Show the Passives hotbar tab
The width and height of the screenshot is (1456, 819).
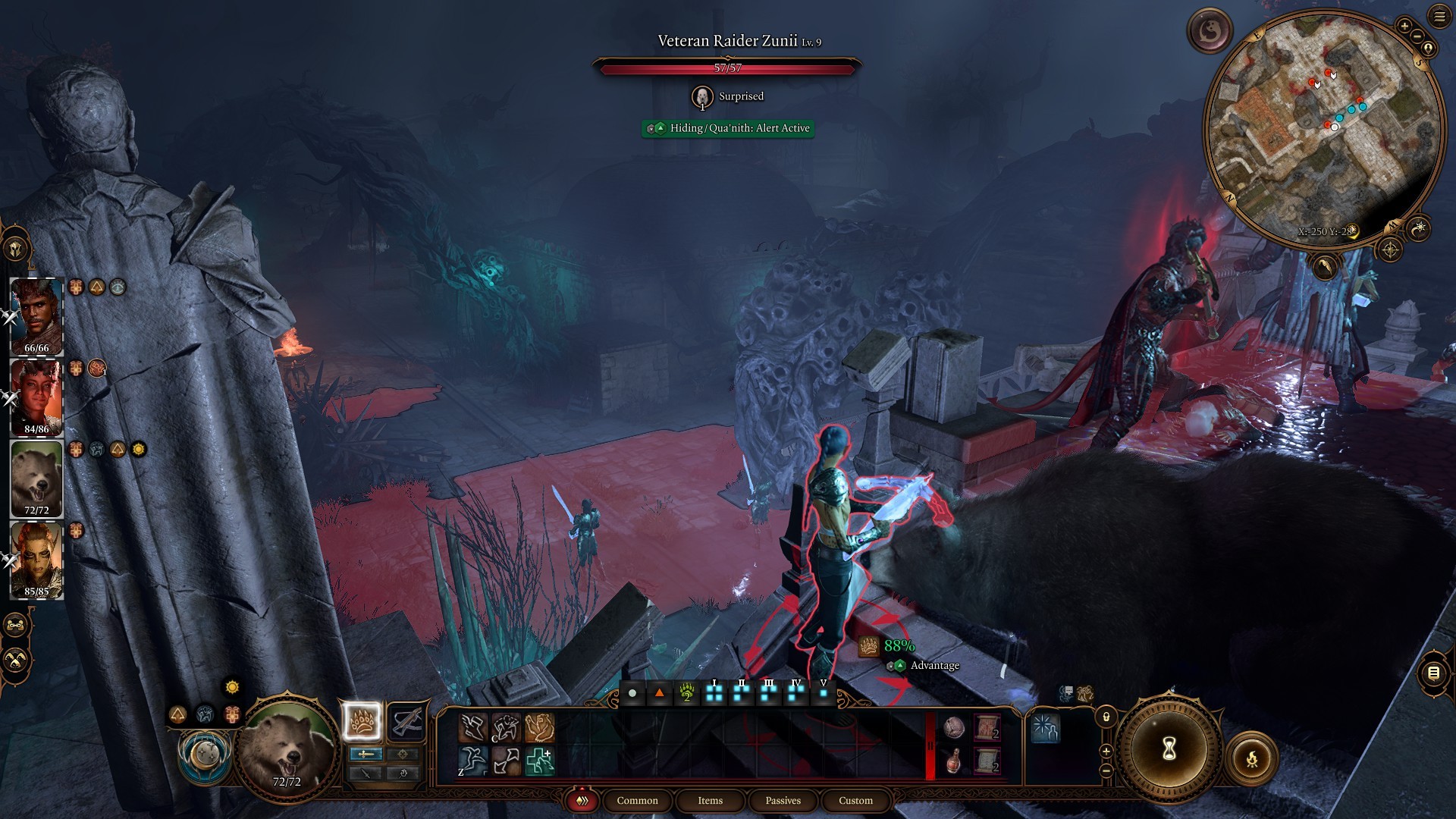pos(783,800)
